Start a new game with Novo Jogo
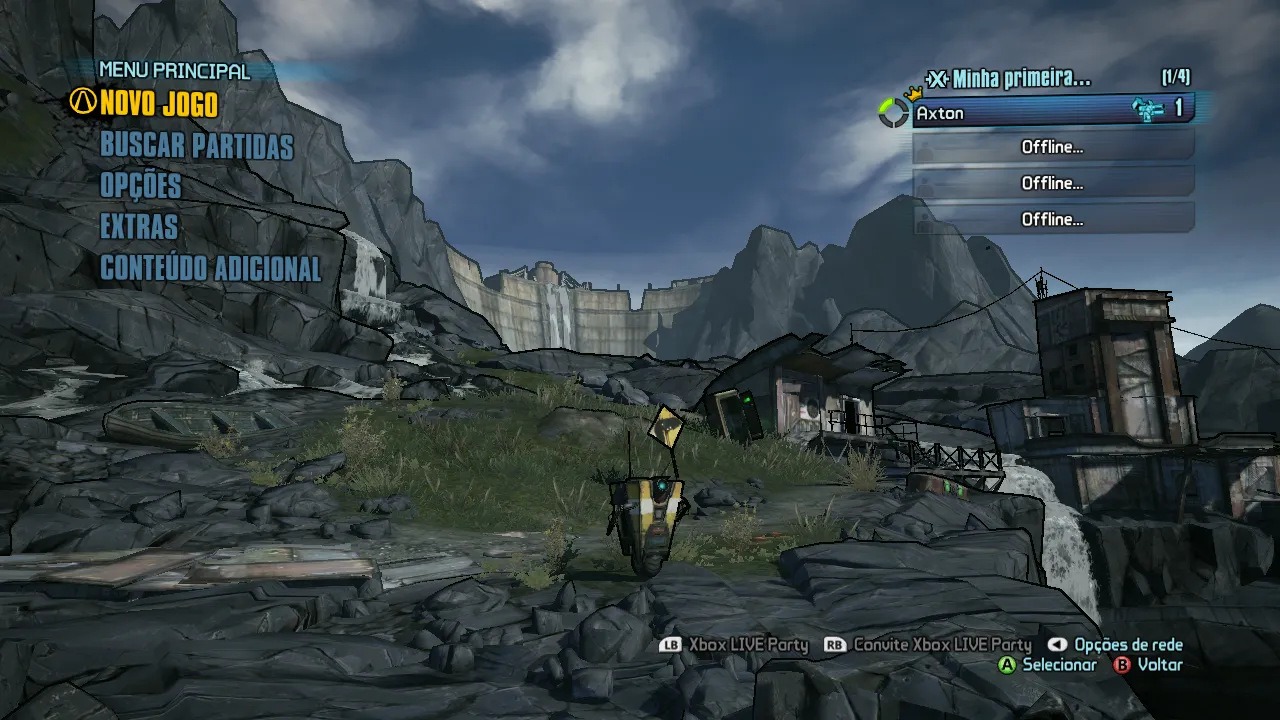The height and width of the screenshot is (720, 1280). 158,104
